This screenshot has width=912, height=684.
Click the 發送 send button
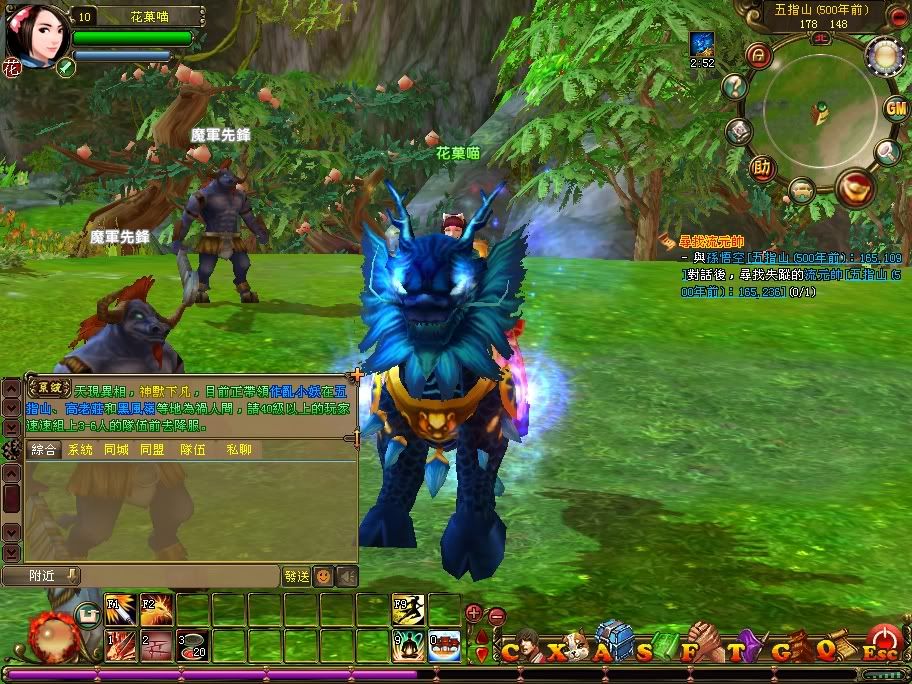(296, 577)
